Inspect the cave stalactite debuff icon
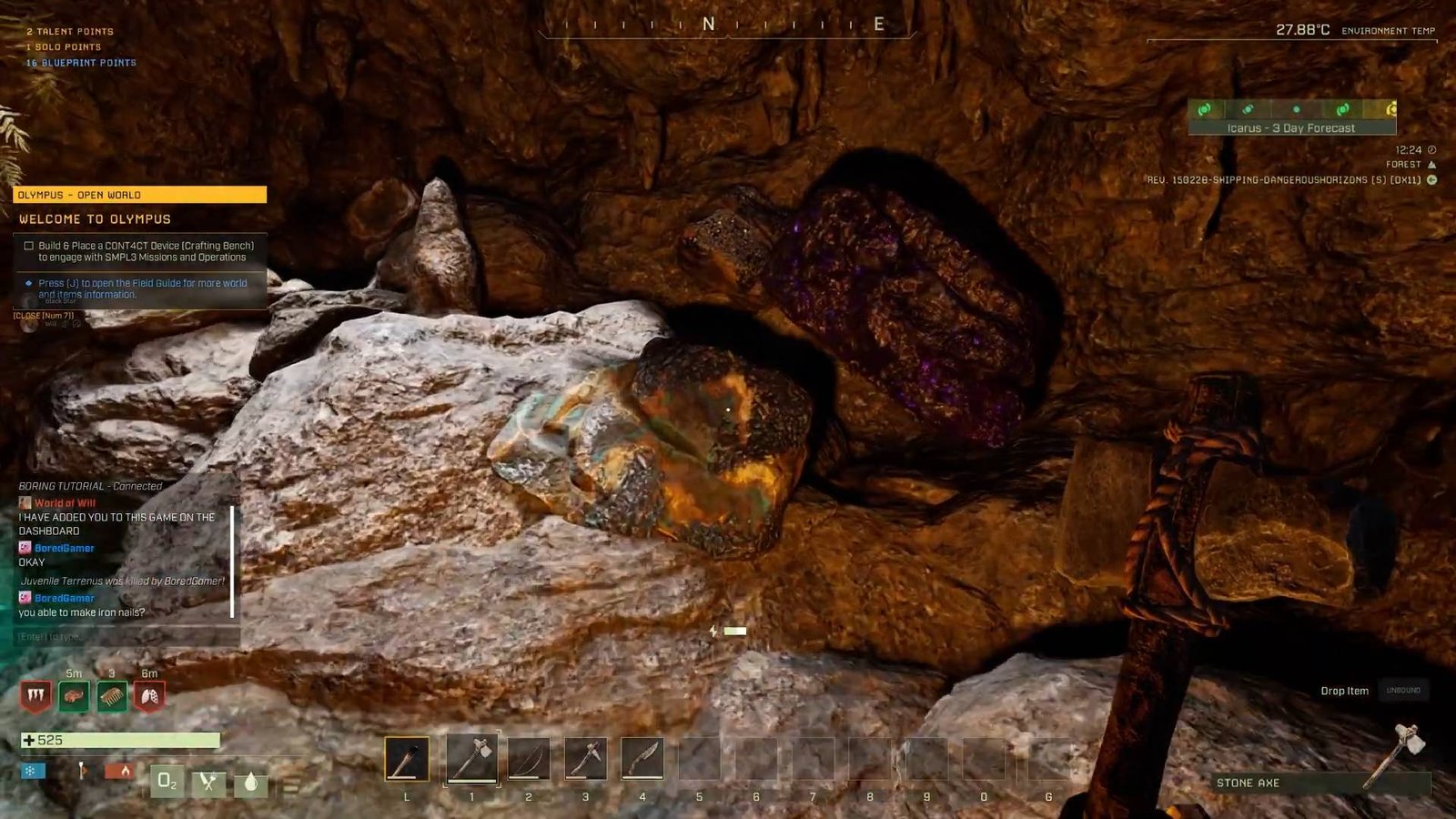 point(35,697)
